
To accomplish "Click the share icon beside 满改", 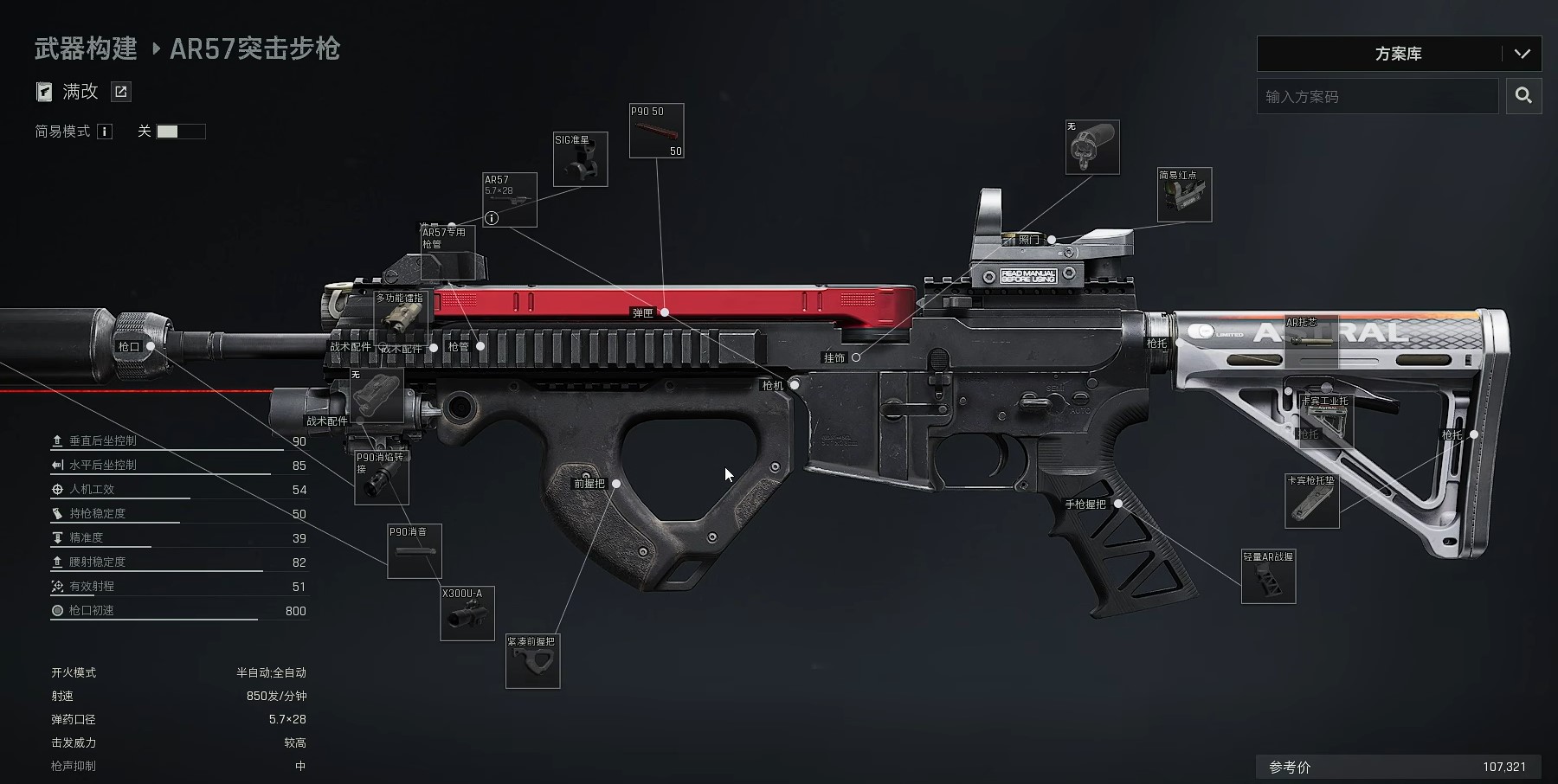I will coord(121,92).
